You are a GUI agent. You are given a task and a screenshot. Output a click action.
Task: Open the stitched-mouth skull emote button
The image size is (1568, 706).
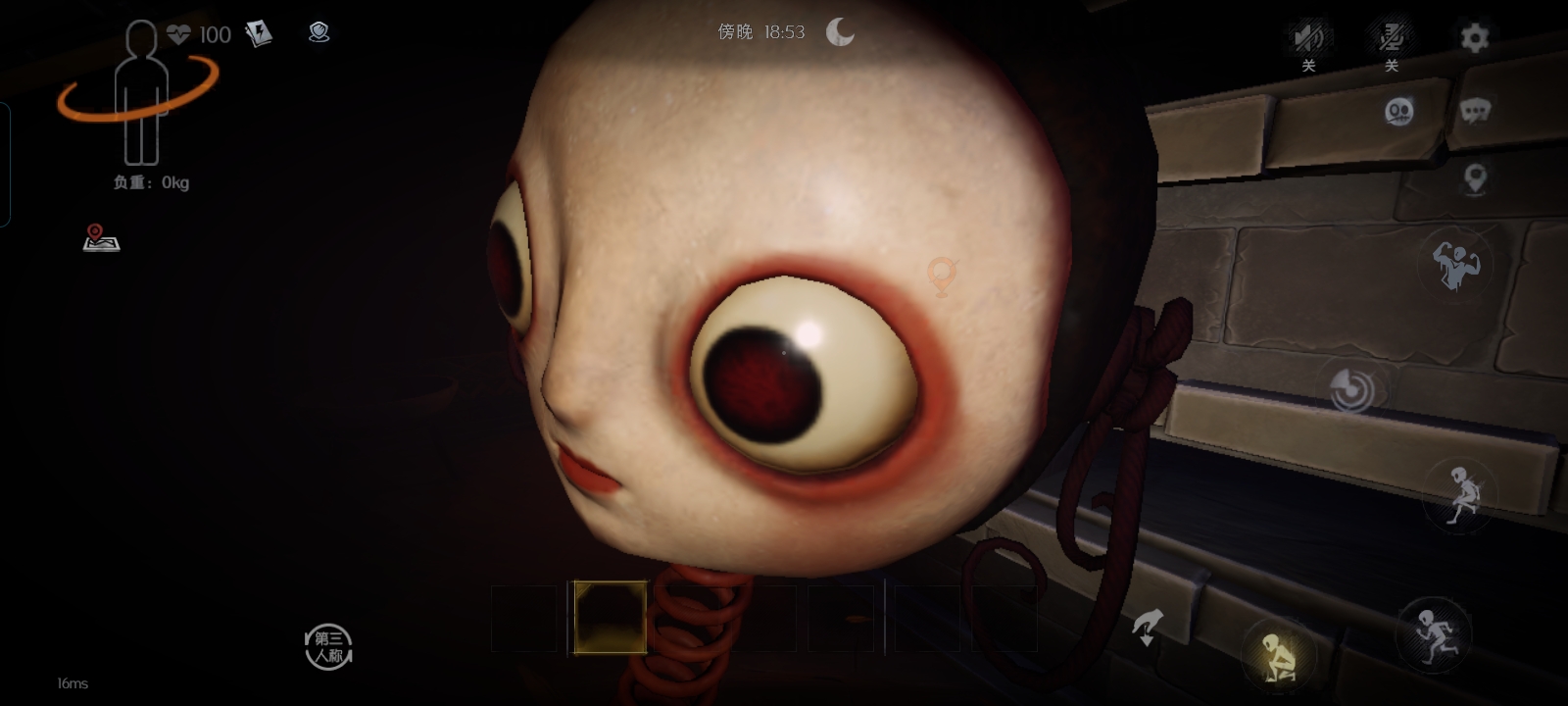(1399, 112)
